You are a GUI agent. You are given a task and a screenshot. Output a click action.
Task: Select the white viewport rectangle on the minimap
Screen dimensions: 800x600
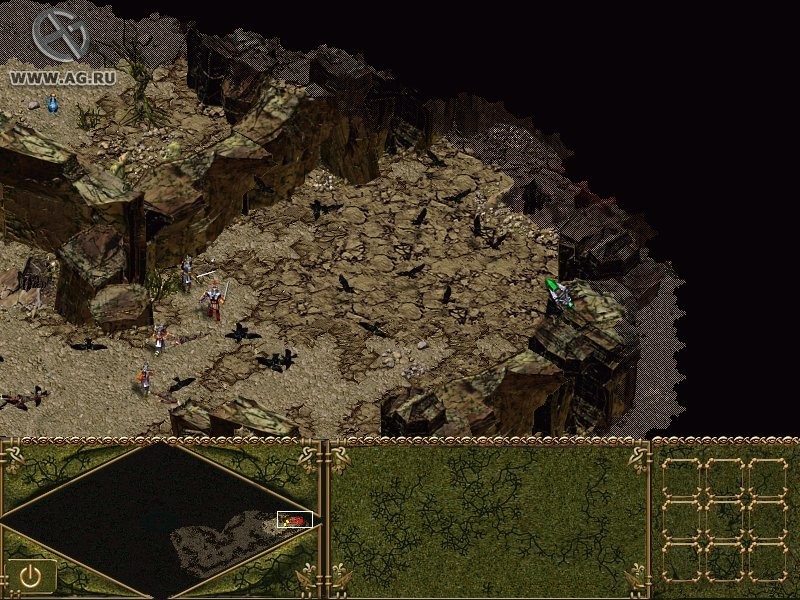tap(295, 520)
